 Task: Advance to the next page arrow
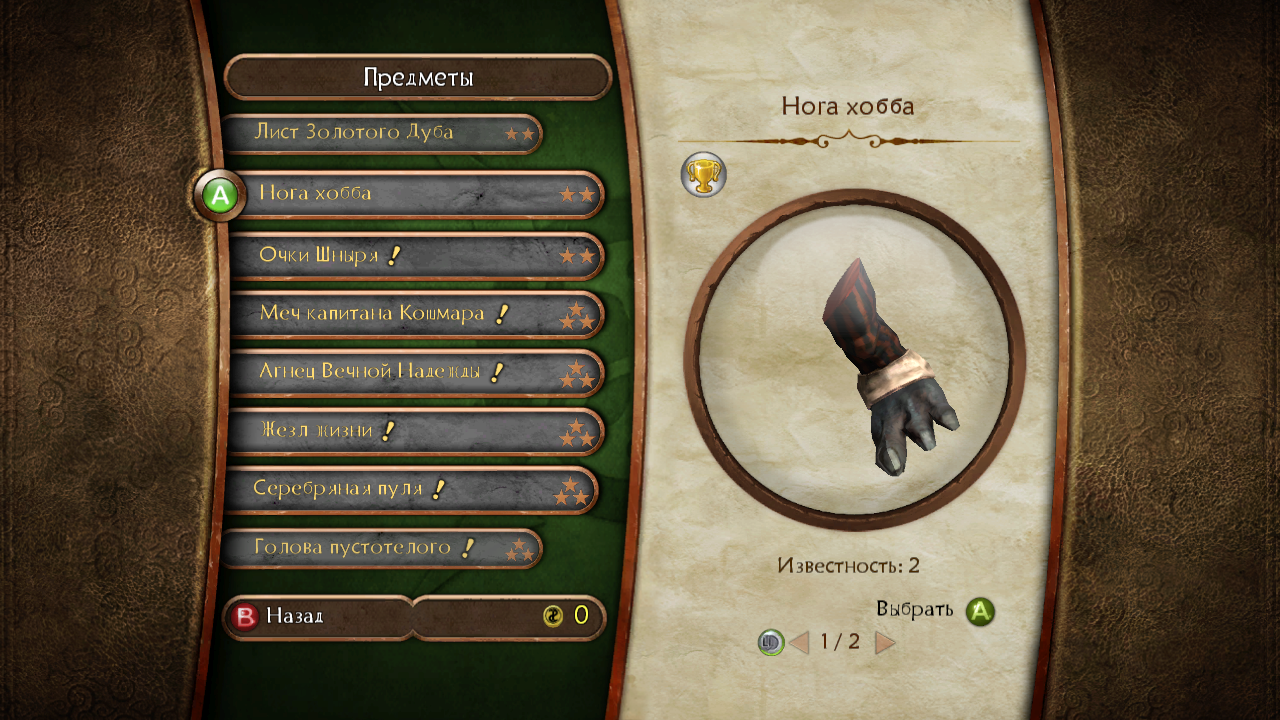click(x=885, y=642)
